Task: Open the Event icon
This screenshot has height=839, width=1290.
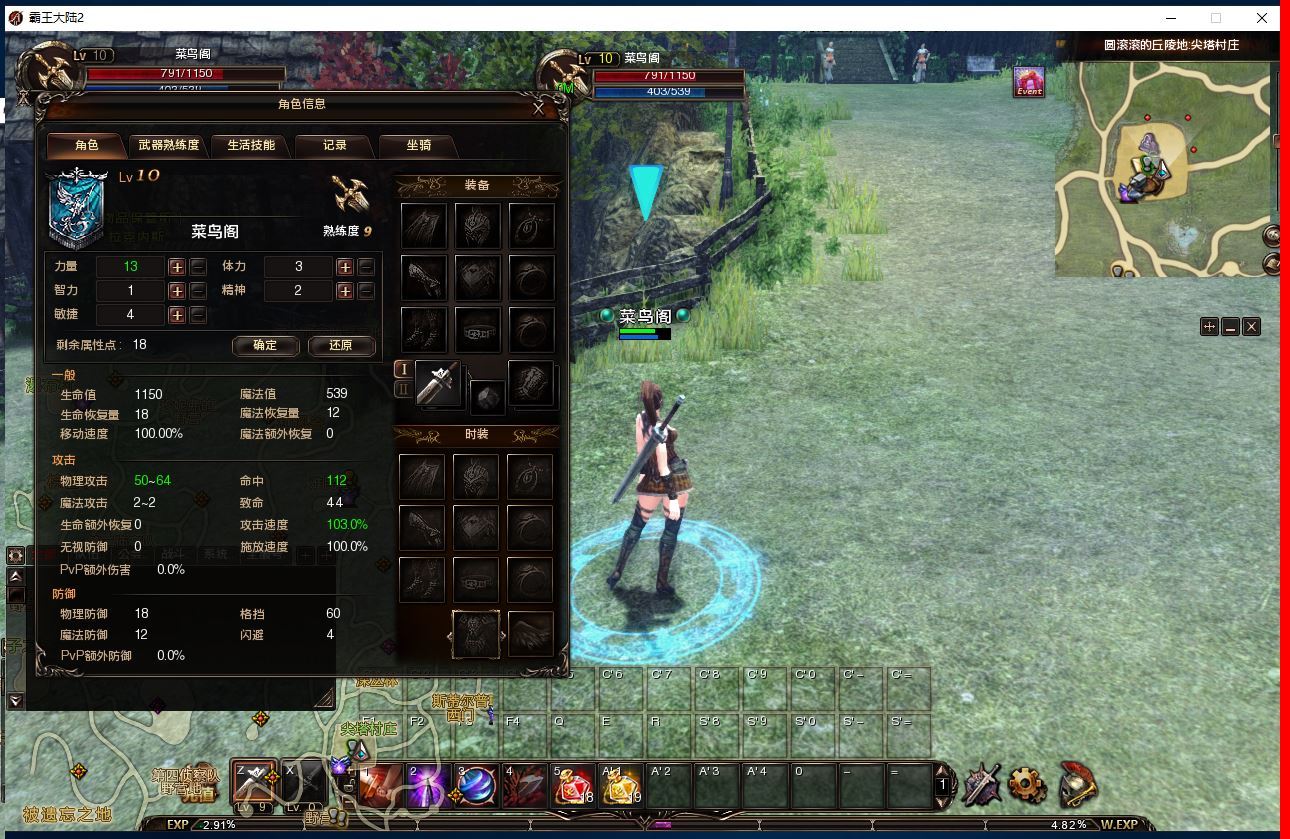Action: point(1029,82)
